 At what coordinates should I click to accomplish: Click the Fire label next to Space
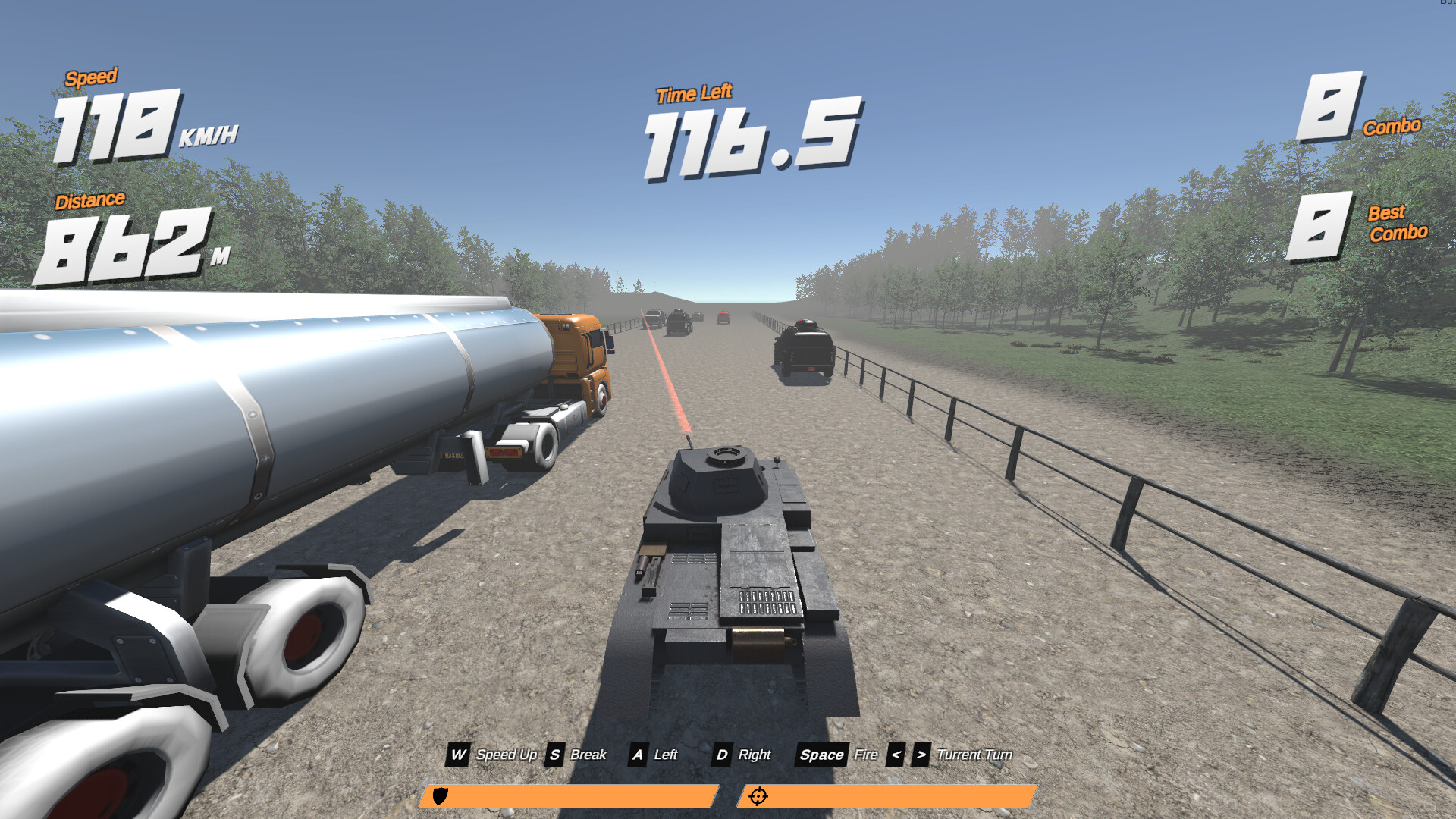coord(867,755)
